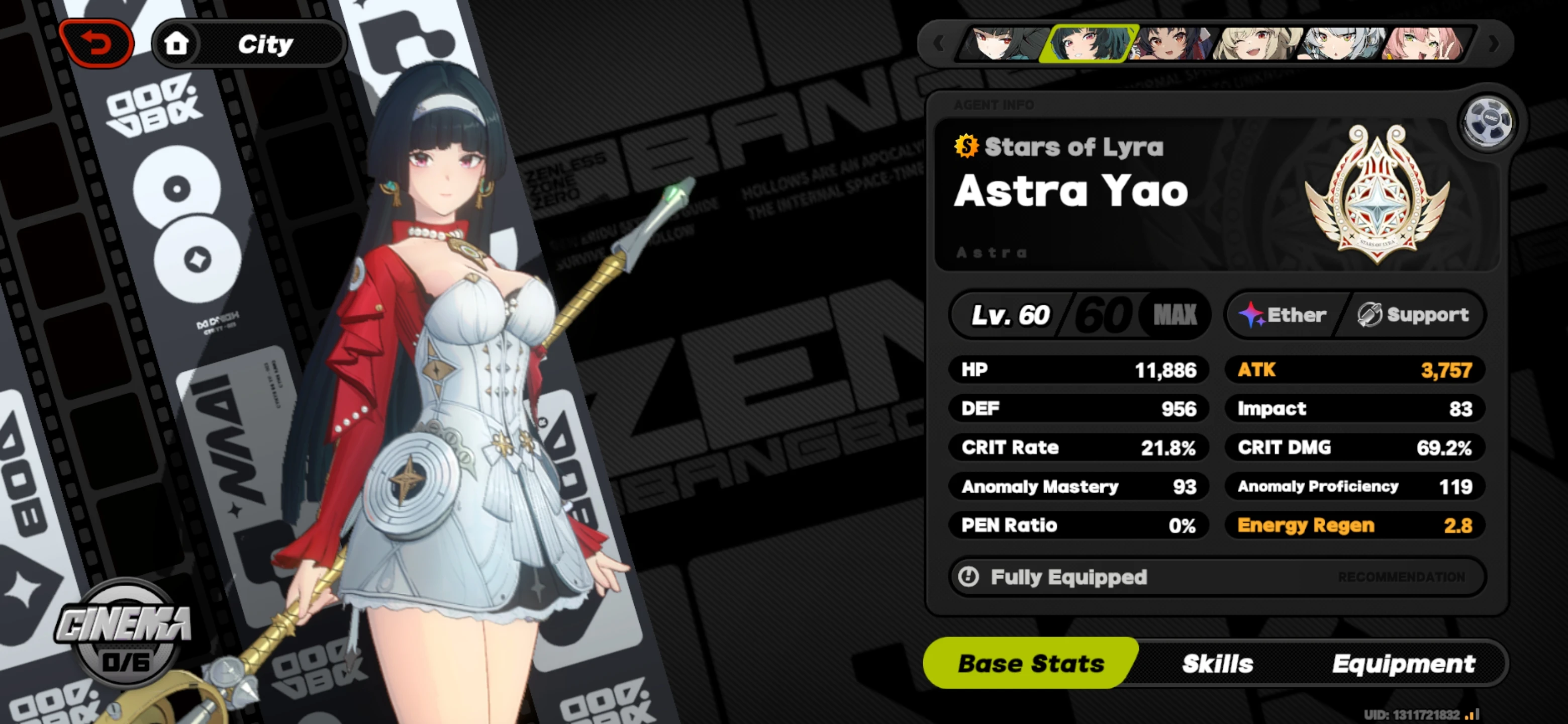
Task: Click the home icon next to City
Action: [177, 43]
